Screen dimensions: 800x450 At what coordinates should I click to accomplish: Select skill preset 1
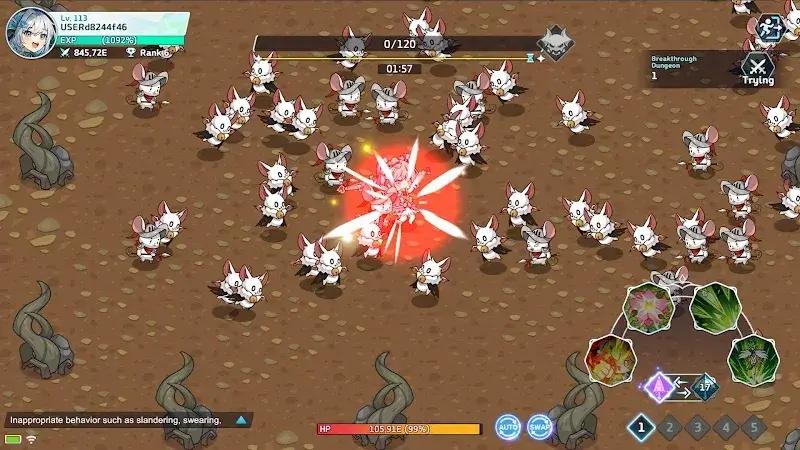(x=640, y=427)
